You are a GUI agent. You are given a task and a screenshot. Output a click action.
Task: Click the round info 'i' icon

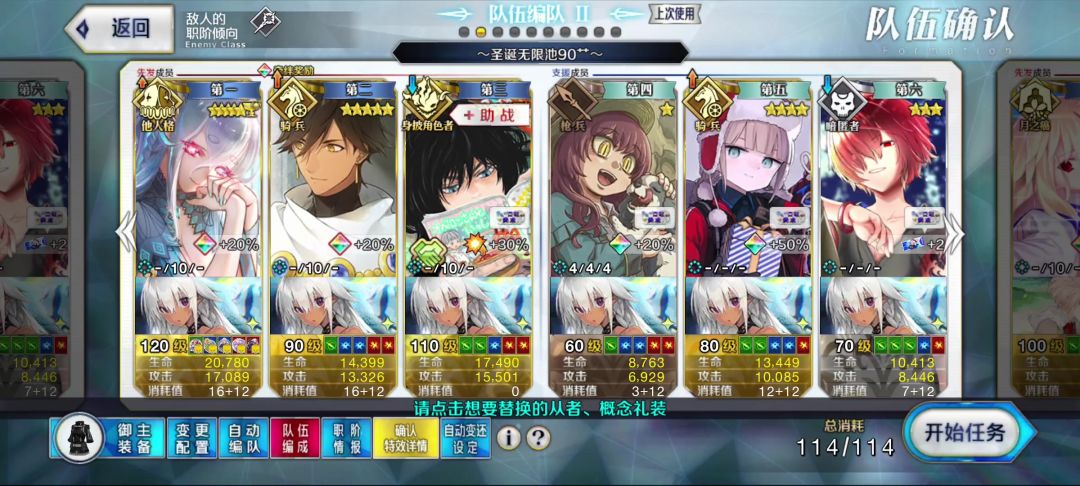pos(509,437)
